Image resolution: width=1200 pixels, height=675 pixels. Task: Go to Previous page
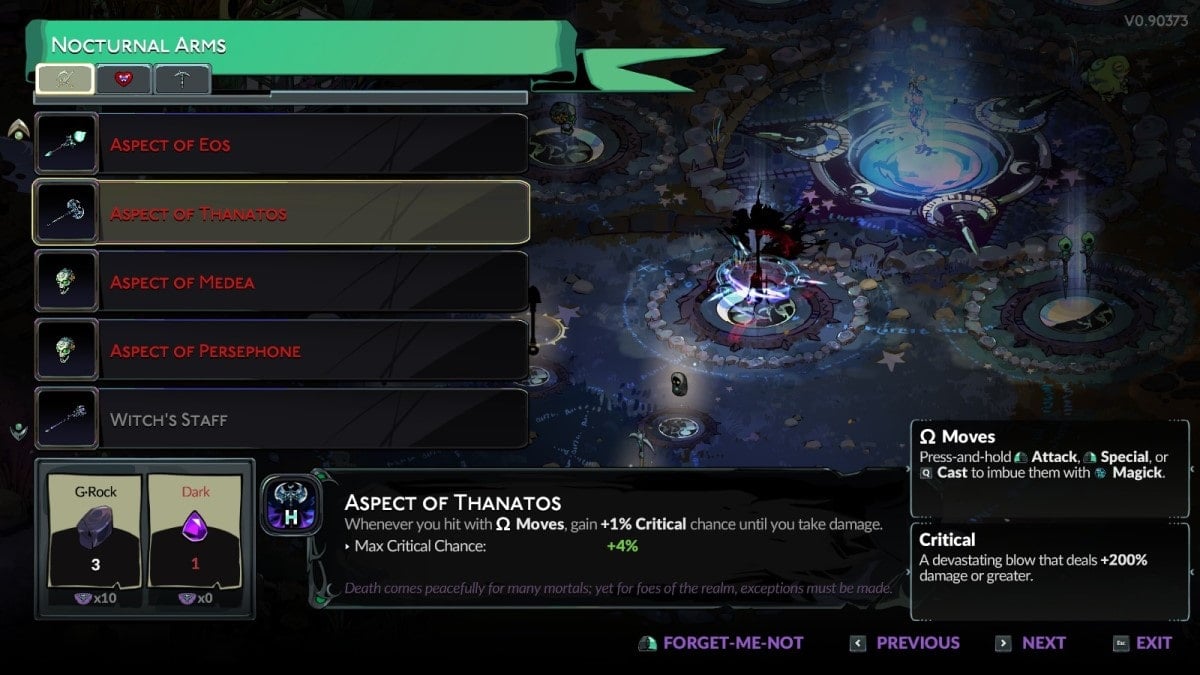[904, 643]
